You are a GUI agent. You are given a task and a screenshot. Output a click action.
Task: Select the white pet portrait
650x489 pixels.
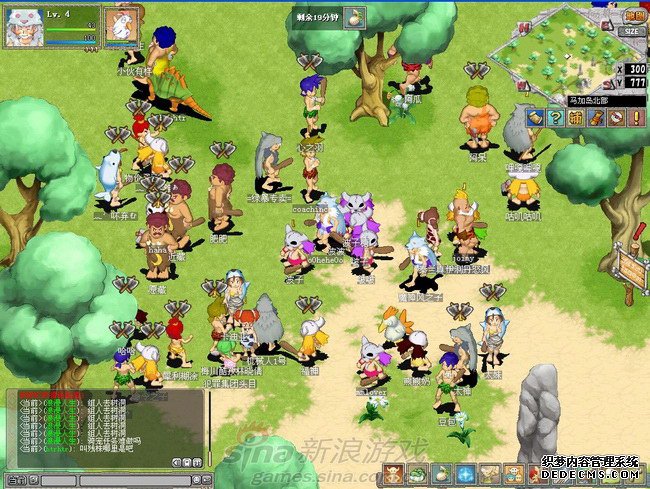click(x=122, y=26)
